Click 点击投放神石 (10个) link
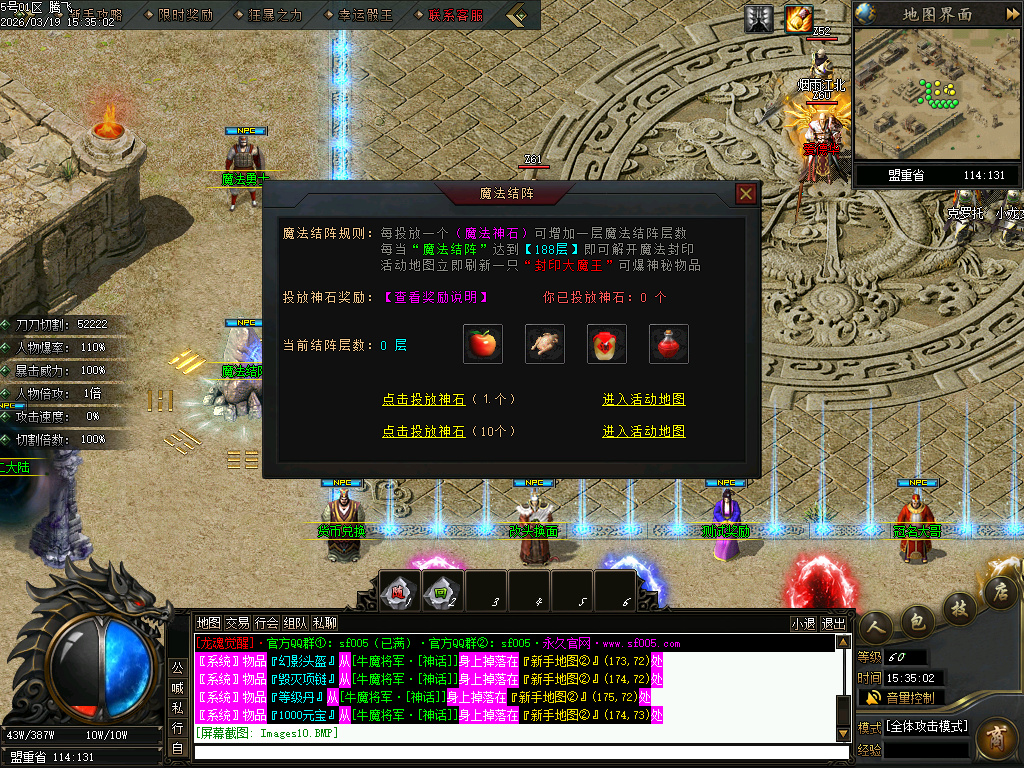Viewport: 1024px width, 768px height. click(x=449, y=432)
